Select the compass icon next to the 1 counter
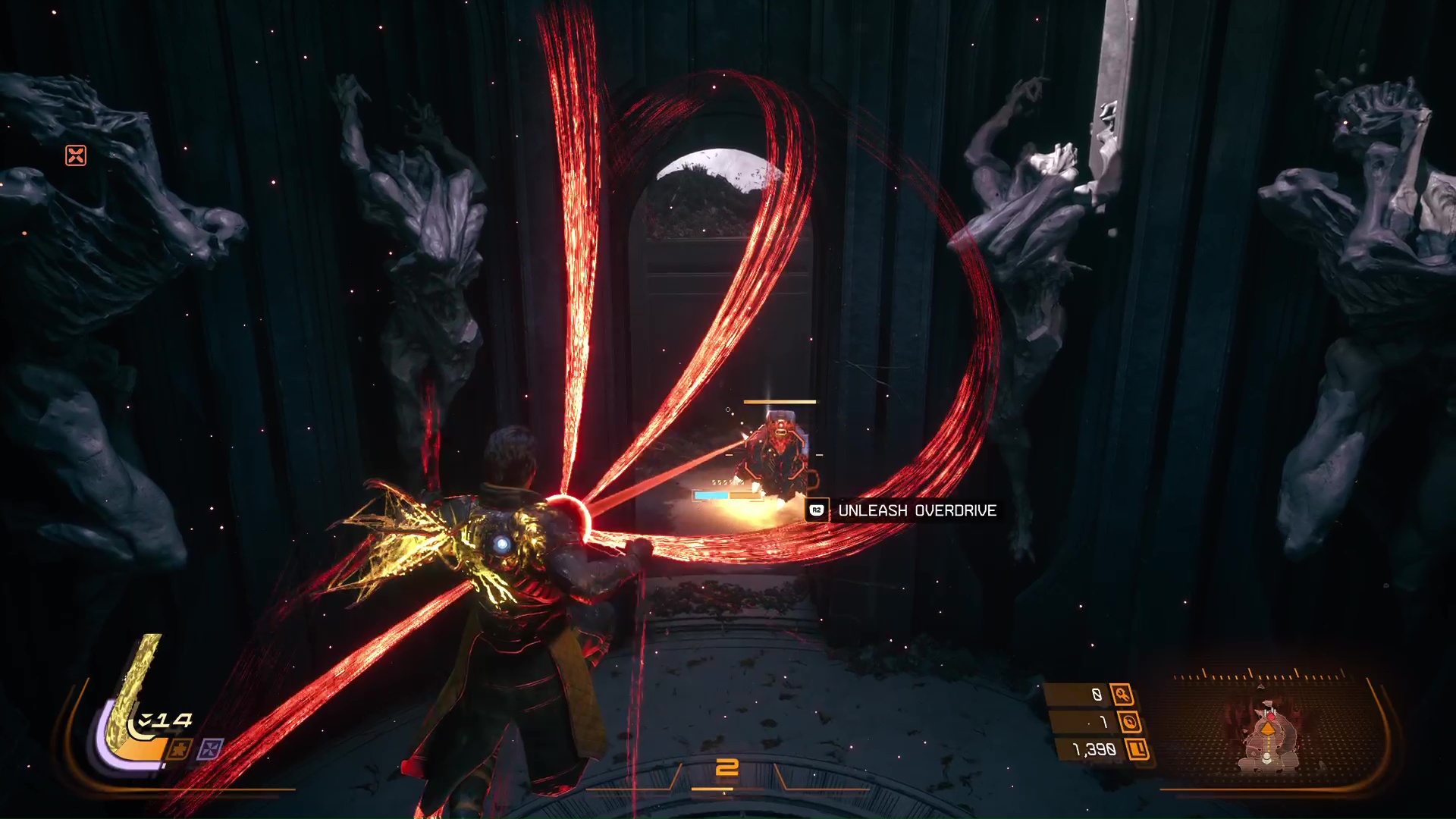This screenshot has height=819, width=1456. pos(1131,723)
